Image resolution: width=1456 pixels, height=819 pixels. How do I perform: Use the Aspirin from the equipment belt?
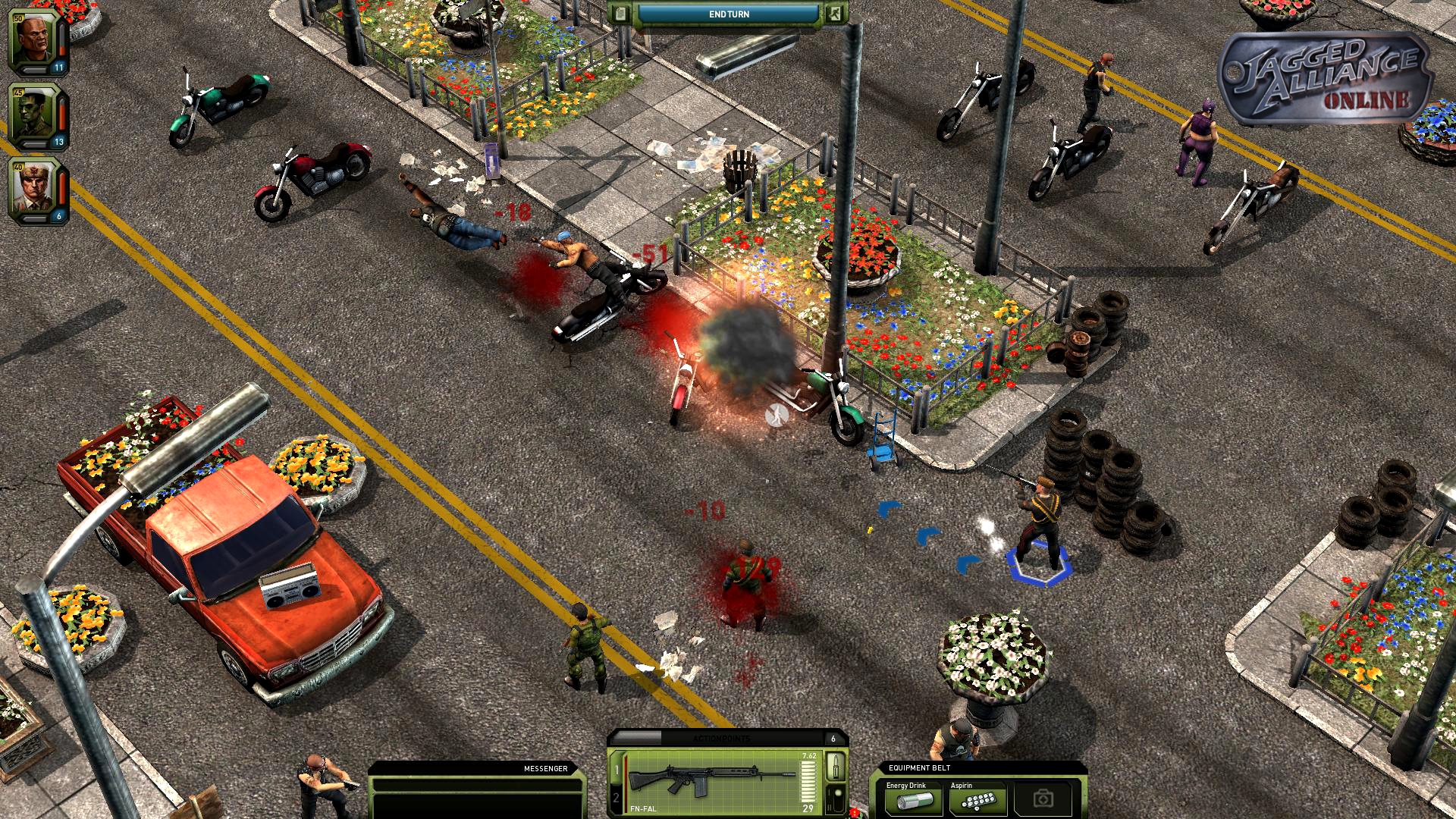(977, 799)
